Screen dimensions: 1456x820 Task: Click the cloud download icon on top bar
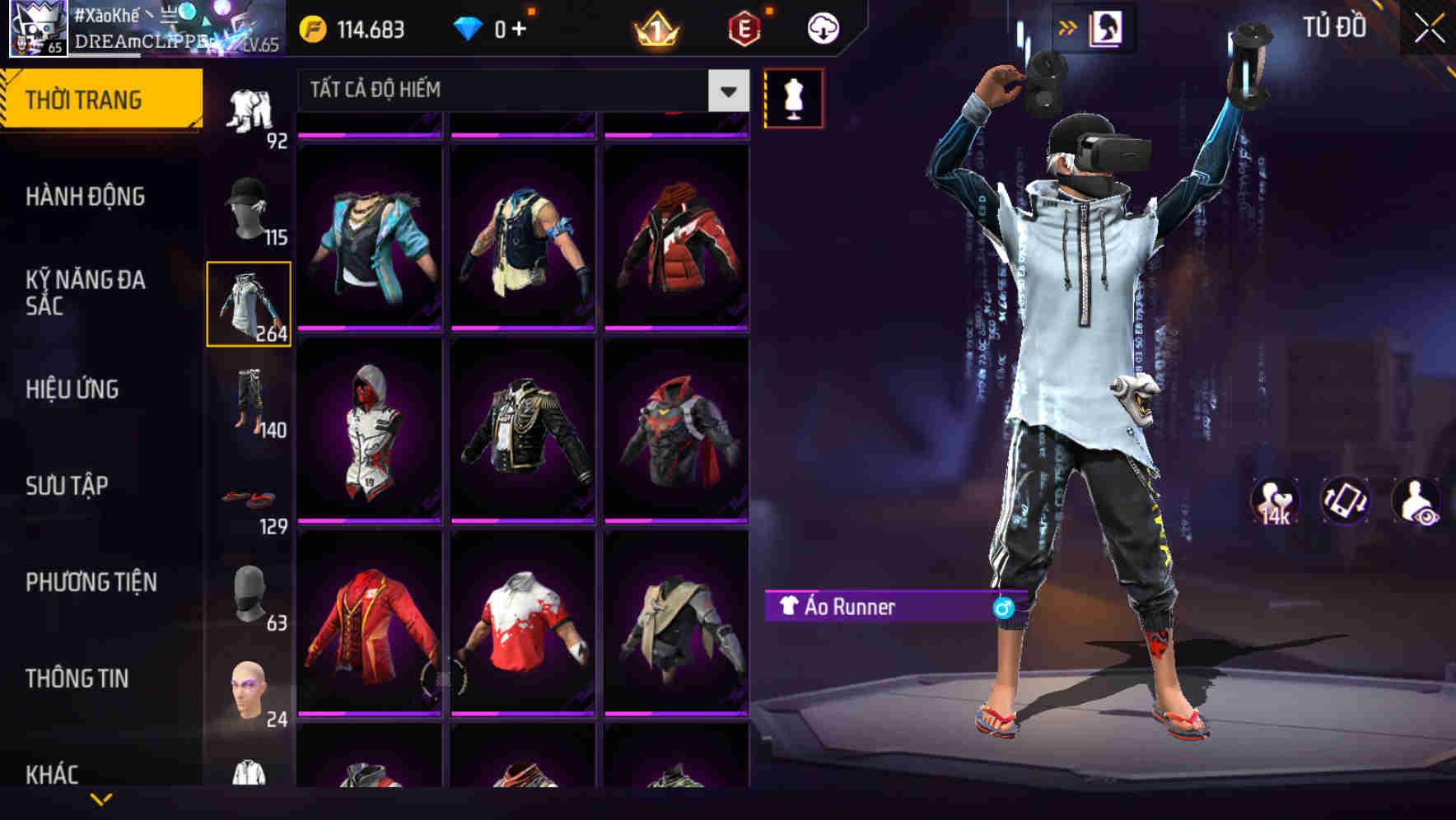pos(822,27)
